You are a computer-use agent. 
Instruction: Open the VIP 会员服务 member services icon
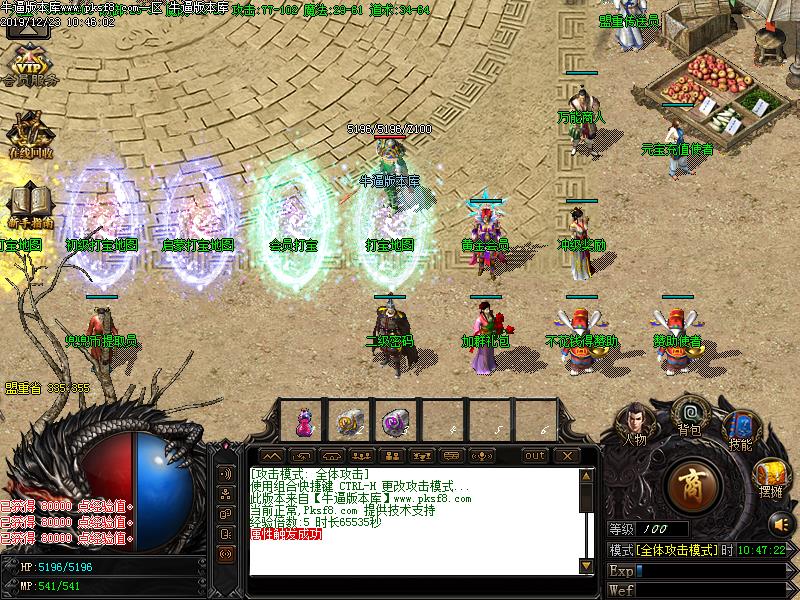coord(30,62)
